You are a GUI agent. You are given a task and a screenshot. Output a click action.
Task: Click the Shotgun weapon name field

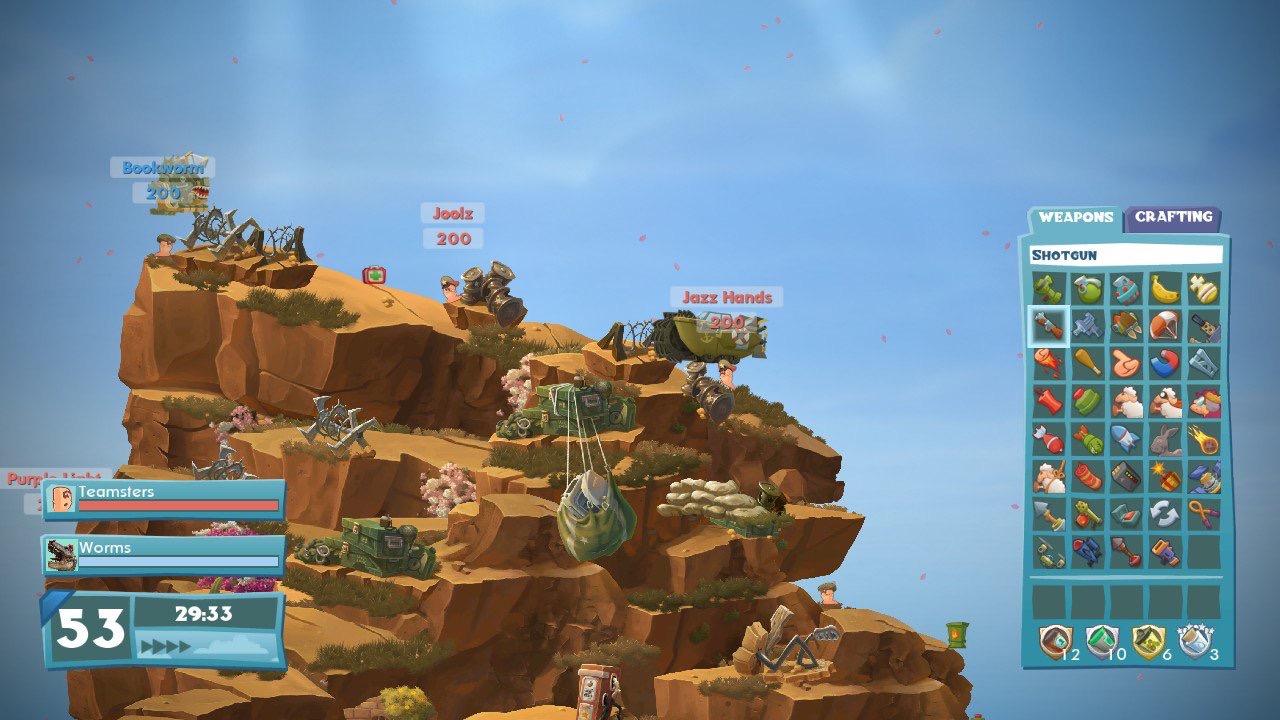pos(1125,255)
